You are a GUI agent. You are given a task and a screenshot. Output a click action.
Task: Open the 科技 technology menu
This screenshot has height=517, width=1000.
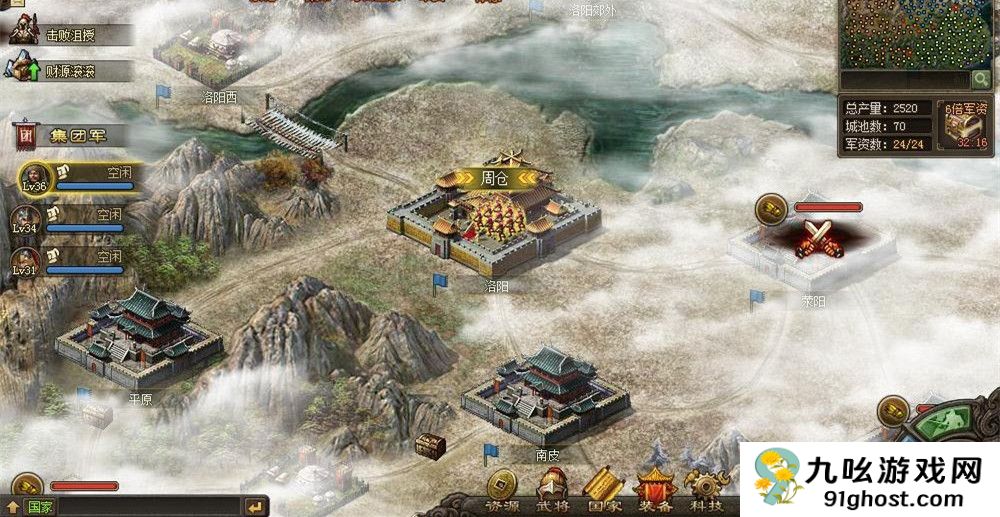coord(707,489)
